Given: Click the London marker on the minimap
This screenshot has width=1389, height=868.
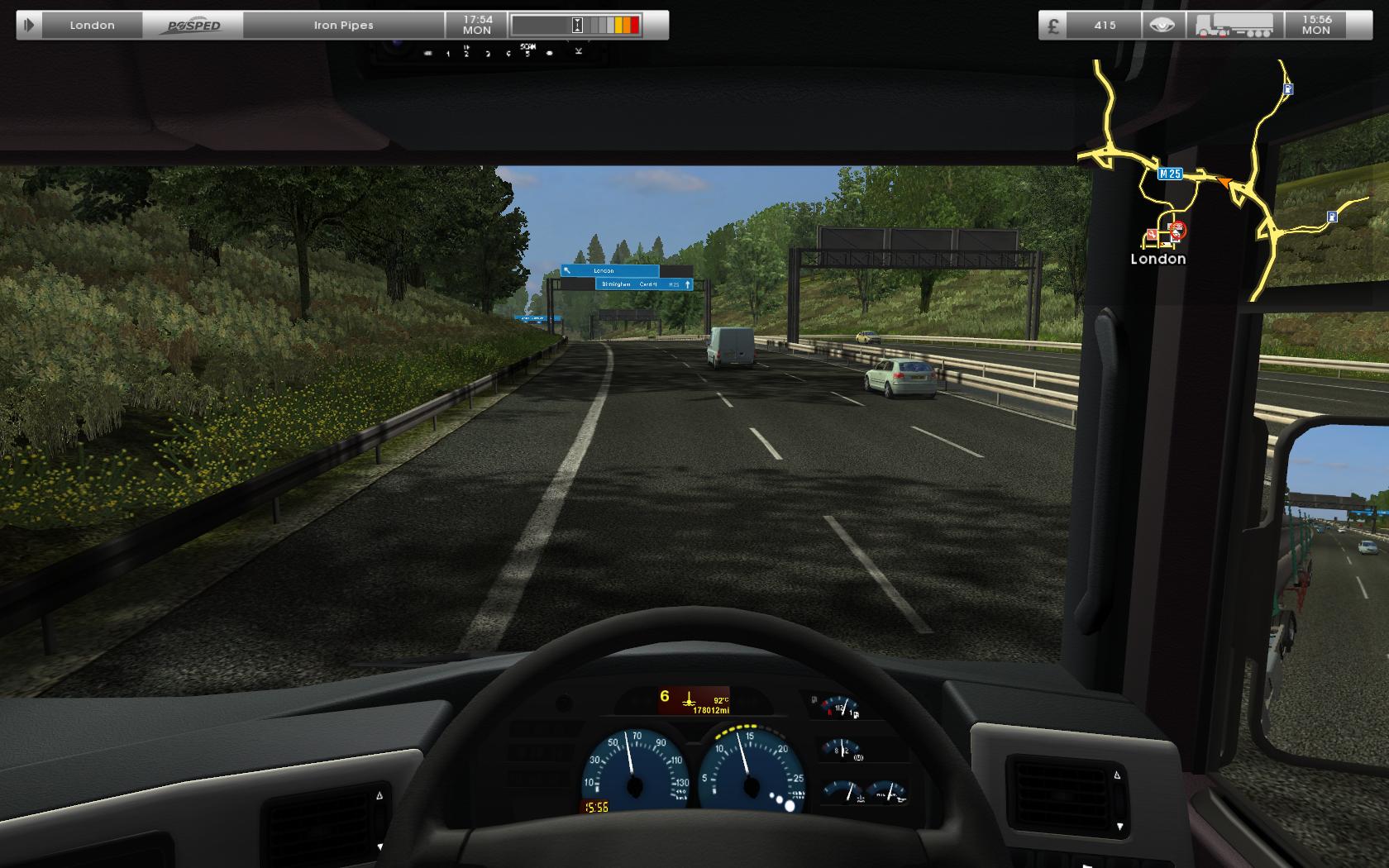Looking at the screenshot, I should point(1158,259).
